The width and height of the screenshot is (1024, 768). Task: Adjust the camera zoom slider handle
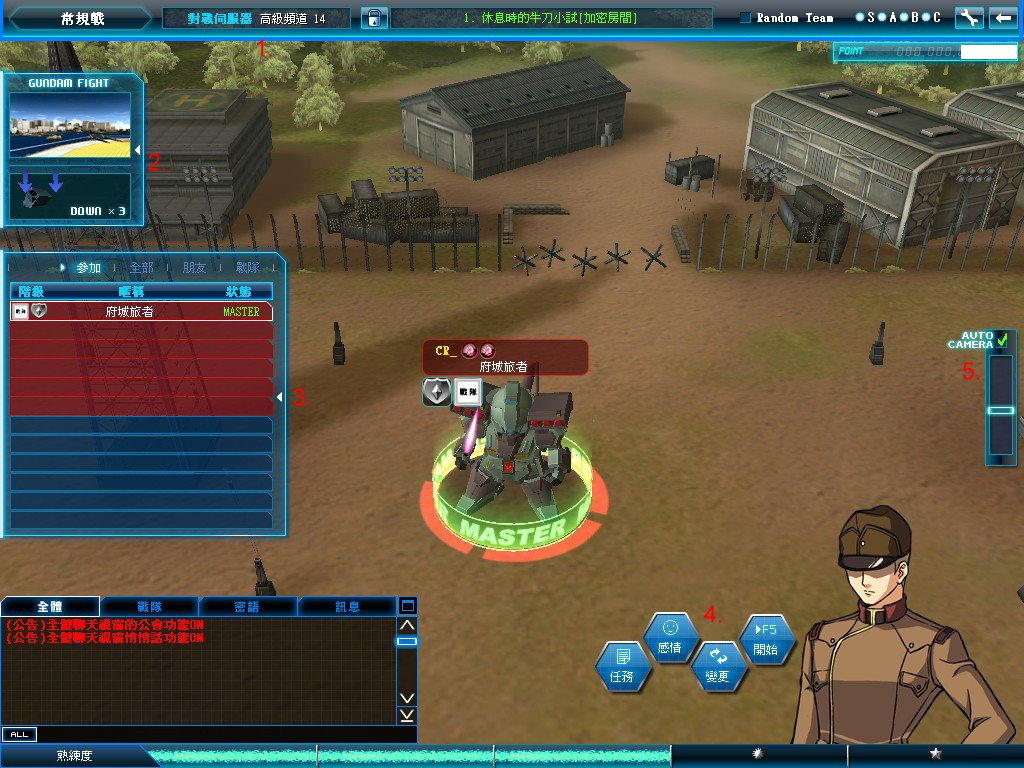point(1001,410)
